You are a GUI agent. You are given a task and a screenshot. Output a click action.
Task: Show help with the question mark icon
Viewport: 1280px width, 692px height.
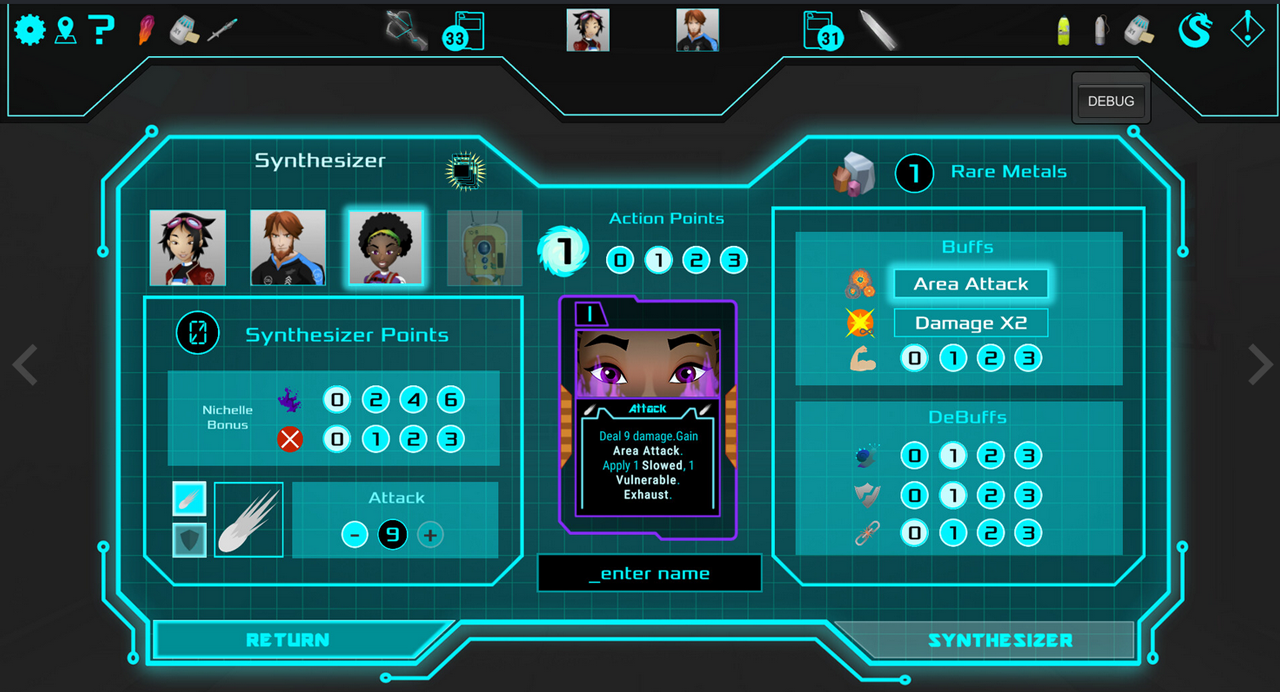(101, 30)
